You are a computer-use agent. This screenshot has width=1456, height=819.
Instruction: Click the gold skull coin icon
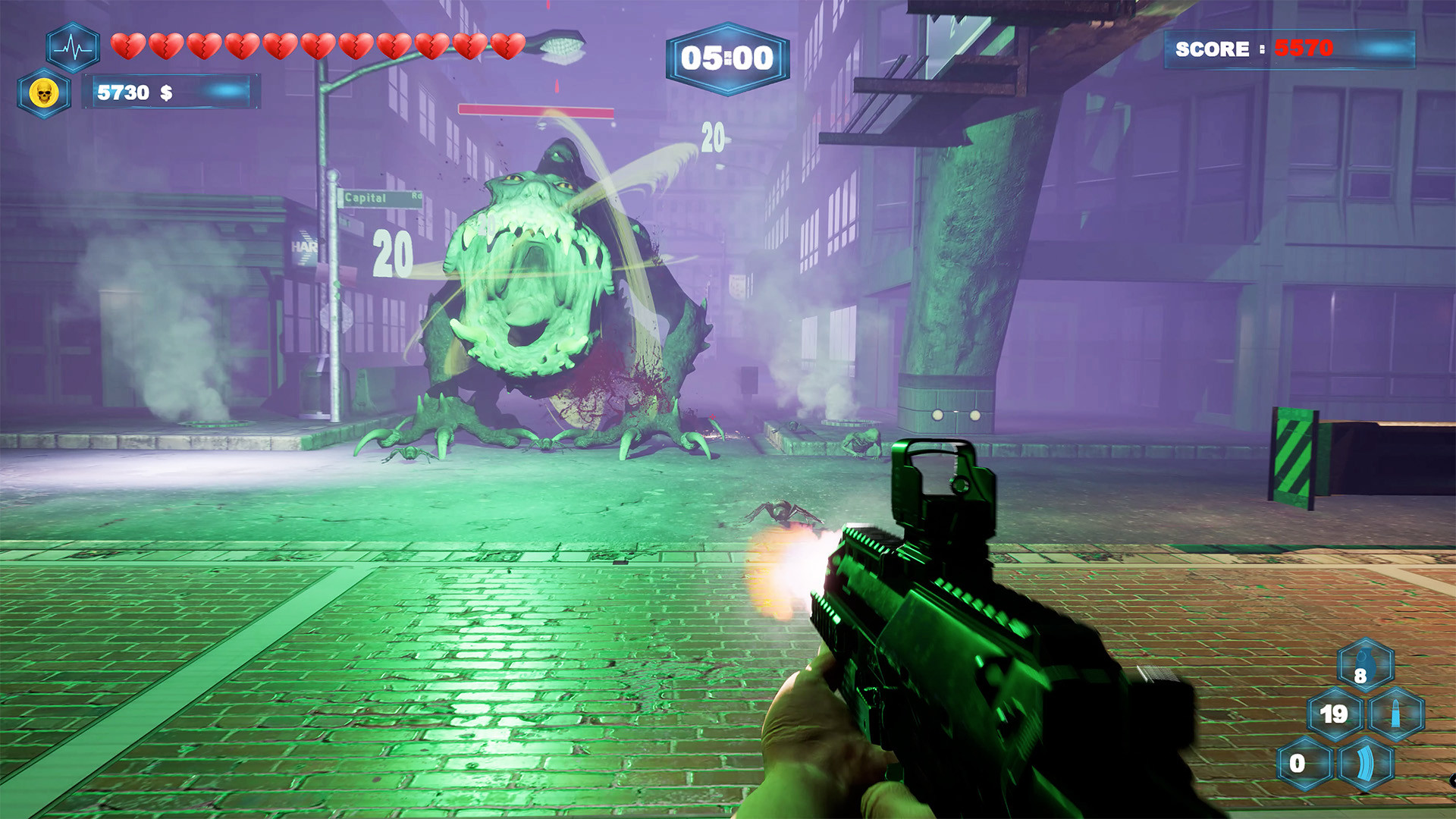44,93
